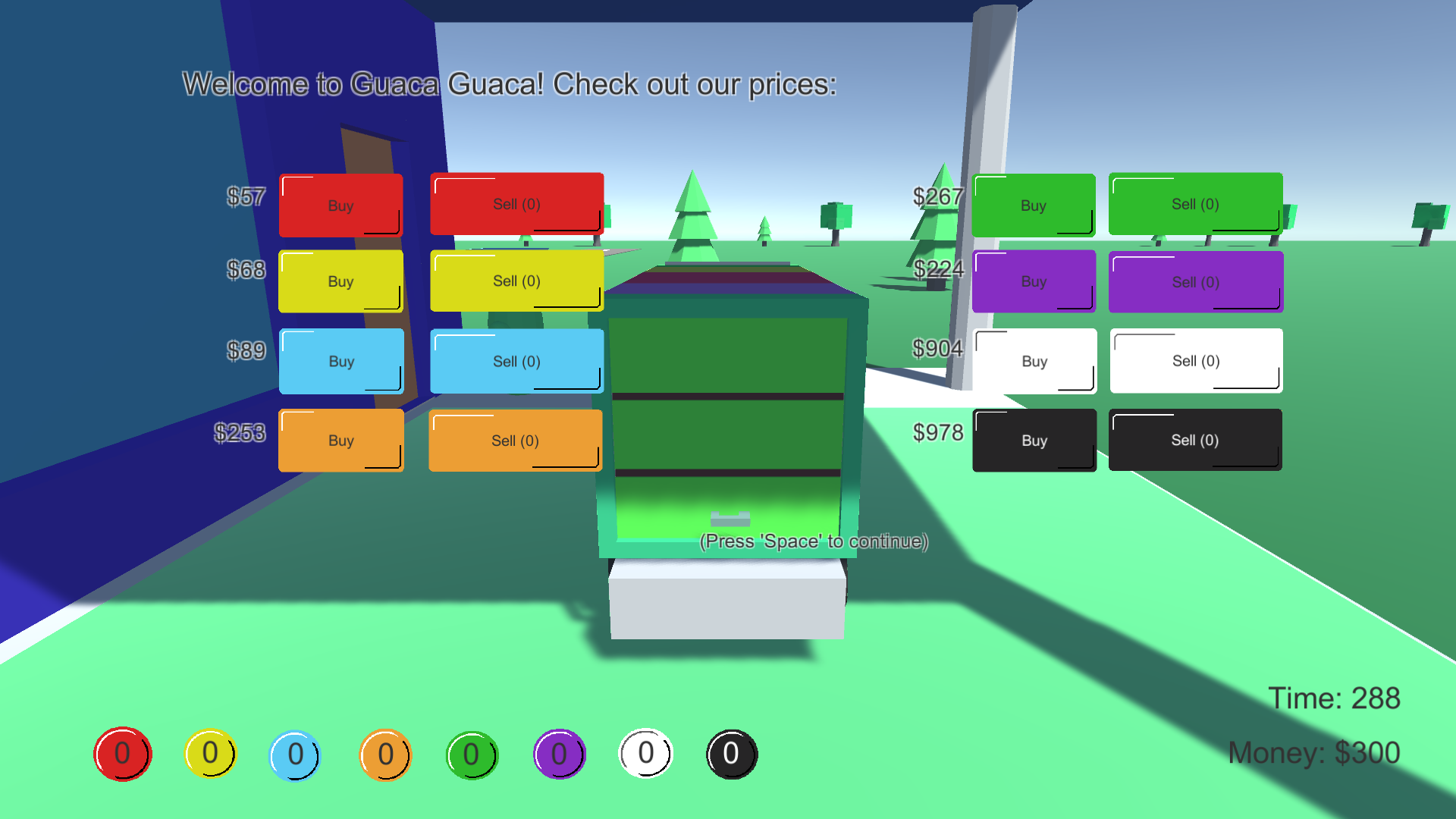Buy the red item for $57
Screen dimensions: 1456x819
click(340, 206)
